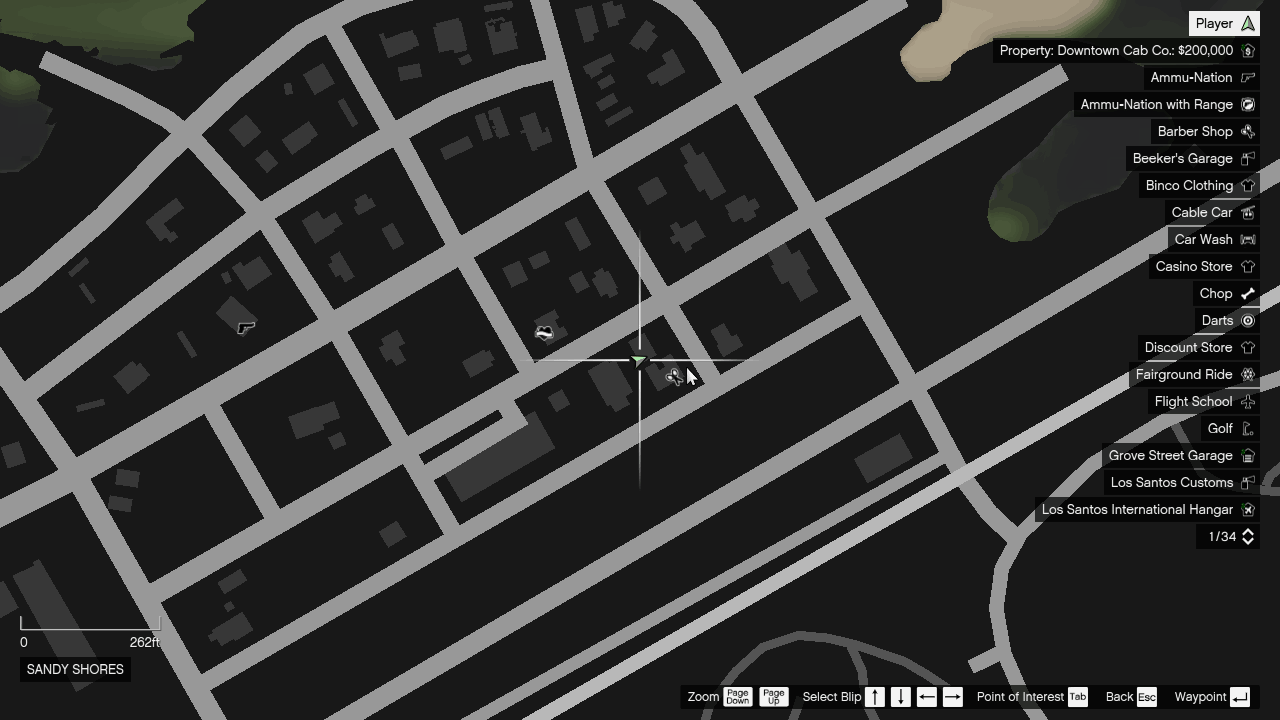Click the Downtown Cab Co. property entry
The height and width of the screenshot is (720, 1280).
coord(1122,50)
